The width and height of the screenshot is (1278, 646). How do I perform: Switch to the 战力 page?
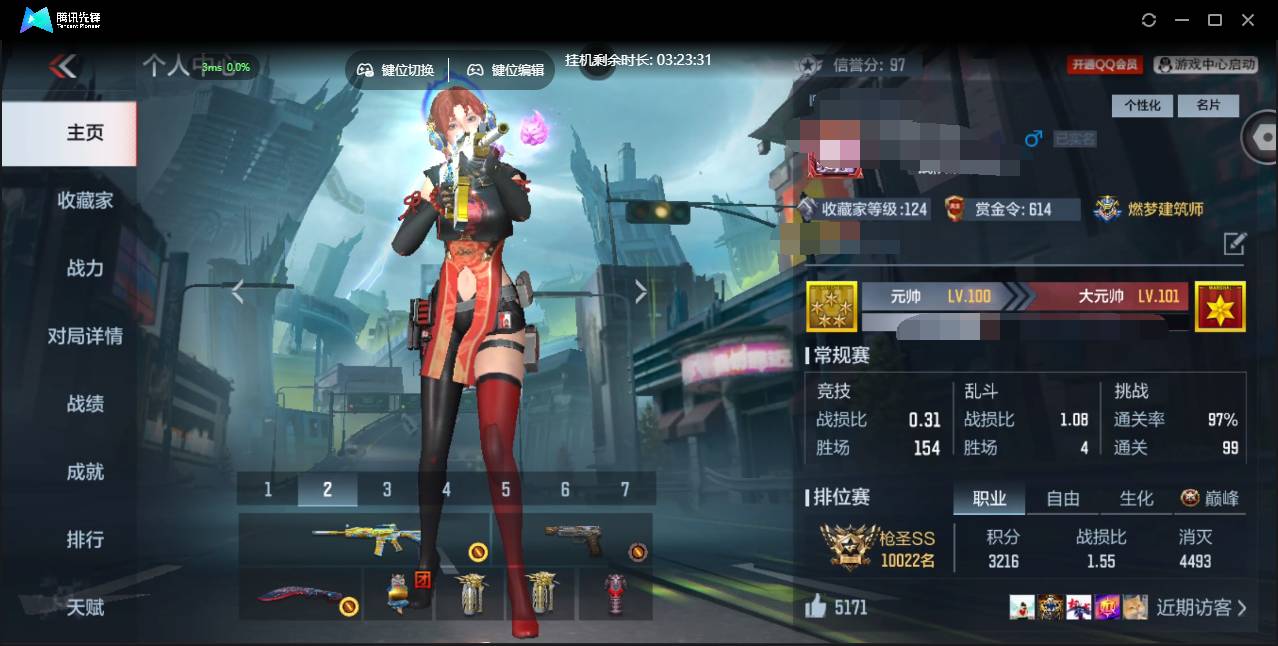pos(85,268)
